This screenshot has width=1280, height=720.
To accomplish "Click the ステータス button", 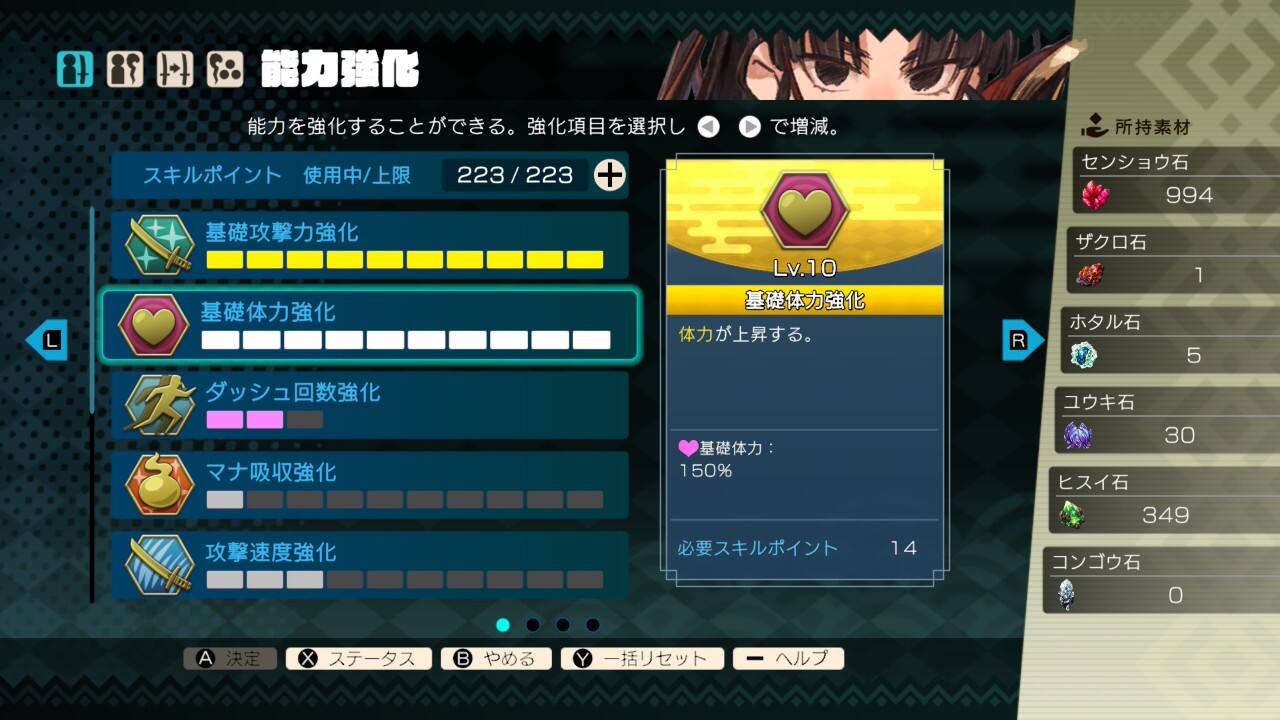I will (x=358, y=658).
